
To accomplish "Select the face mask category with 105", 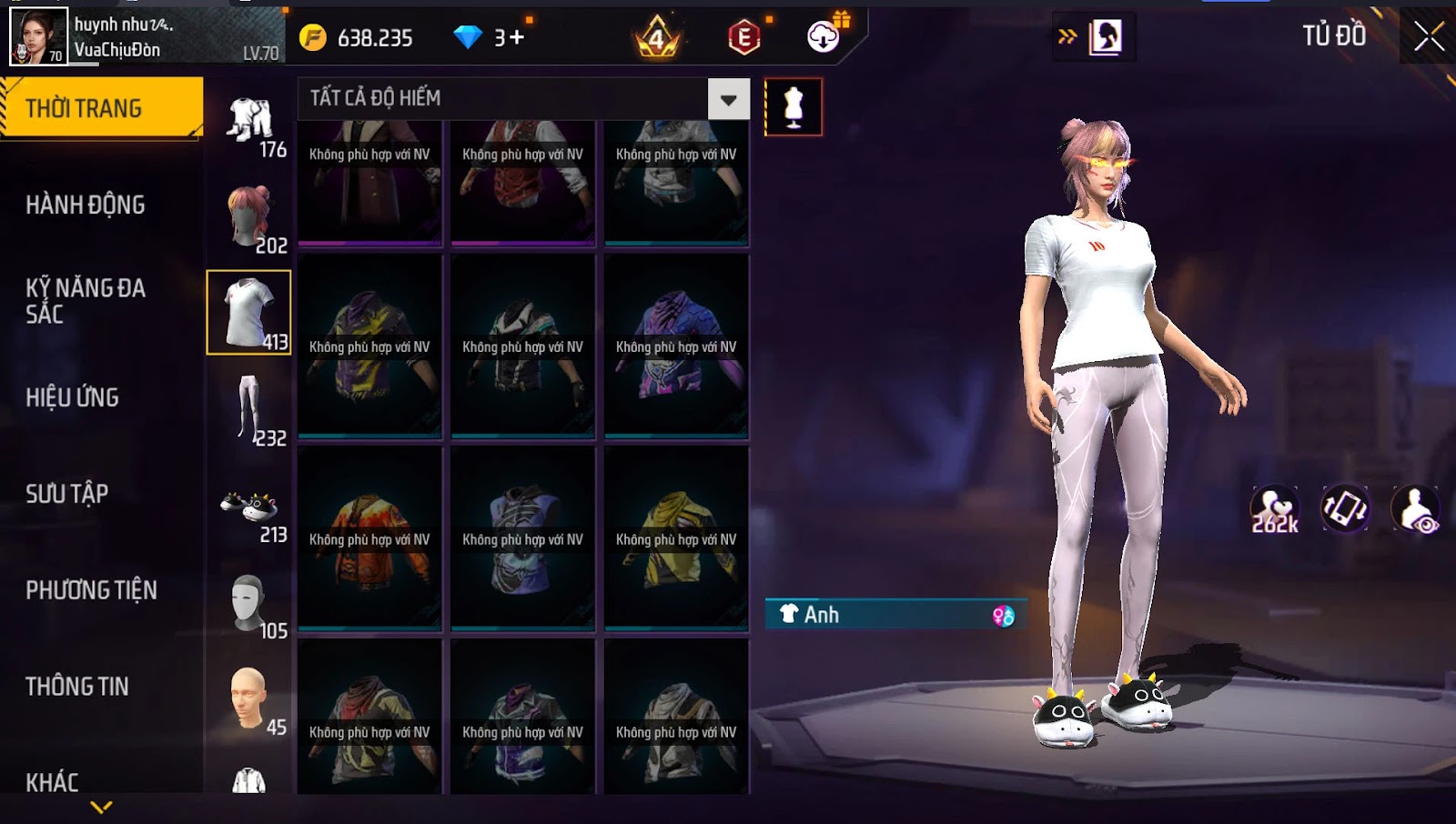I will 250,604.
